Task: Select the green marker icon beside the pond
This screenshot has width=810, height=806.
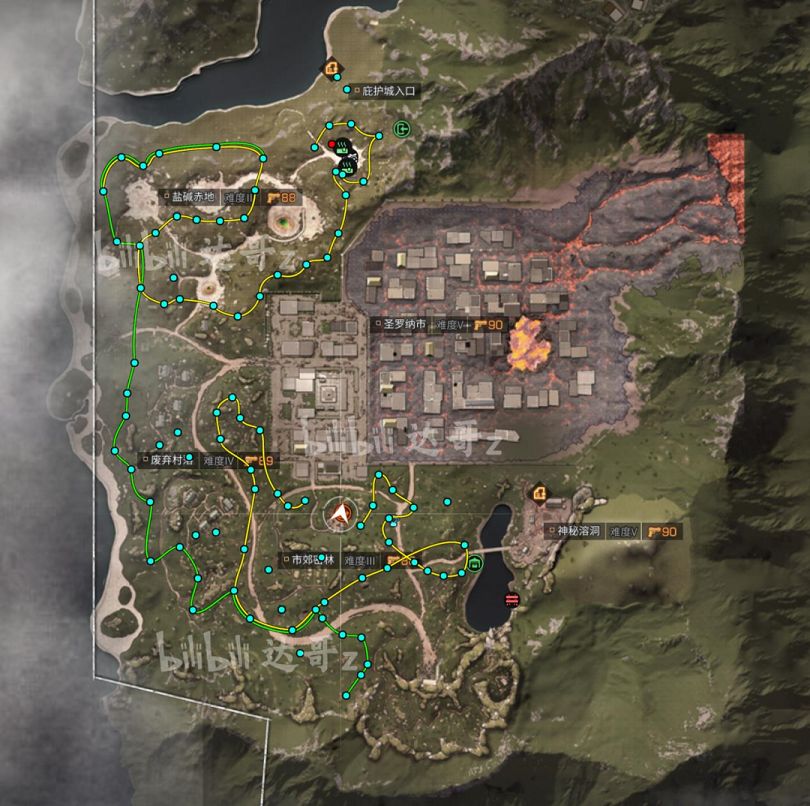Action: tap(475, 564)
